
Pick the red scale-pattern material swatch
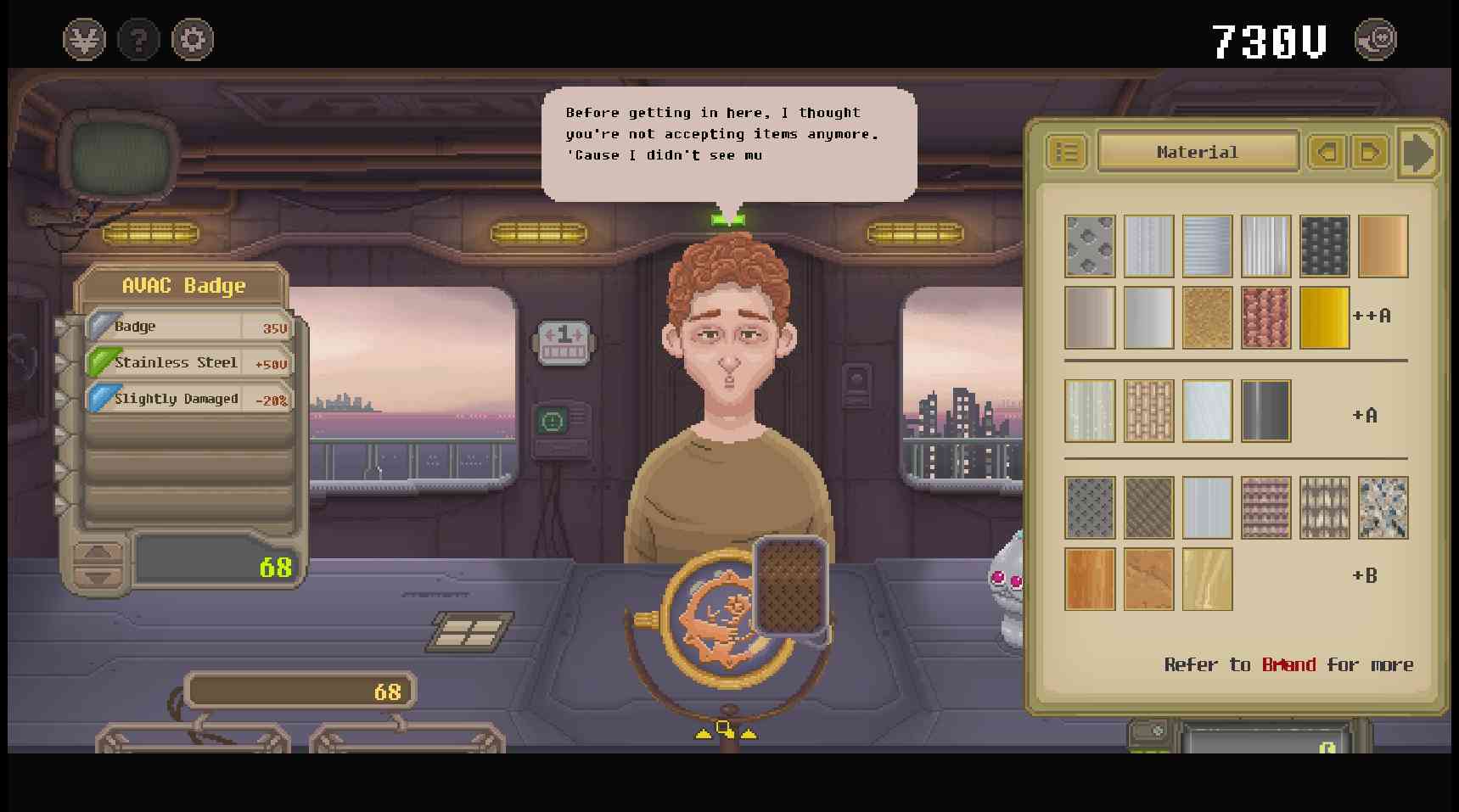[1265, 317]
